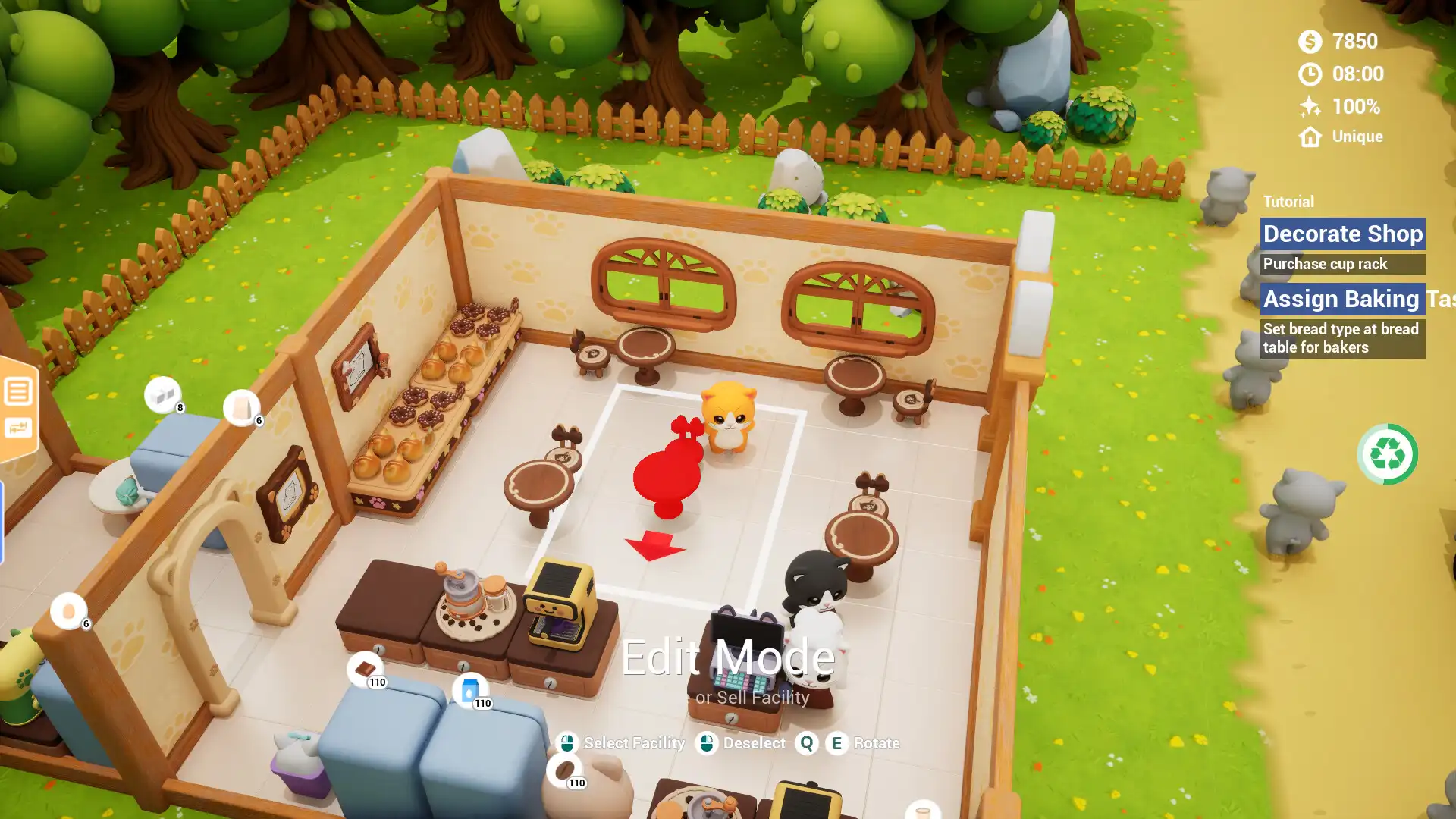Open the Decorate Shop tutorial entry
Screen dimensions: 1456x819
1342,234
